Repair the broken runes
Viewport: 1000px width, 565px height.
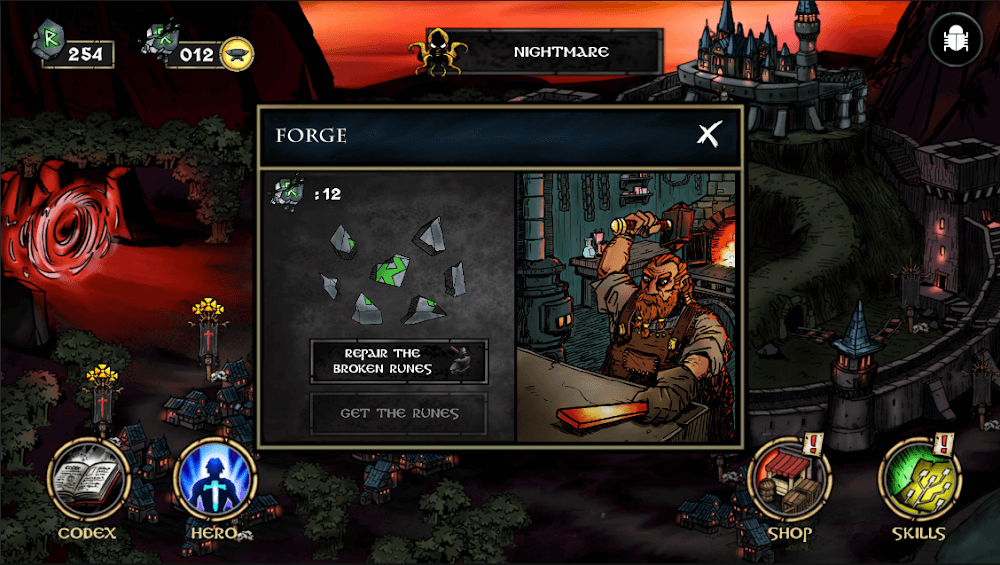[398, 361]
